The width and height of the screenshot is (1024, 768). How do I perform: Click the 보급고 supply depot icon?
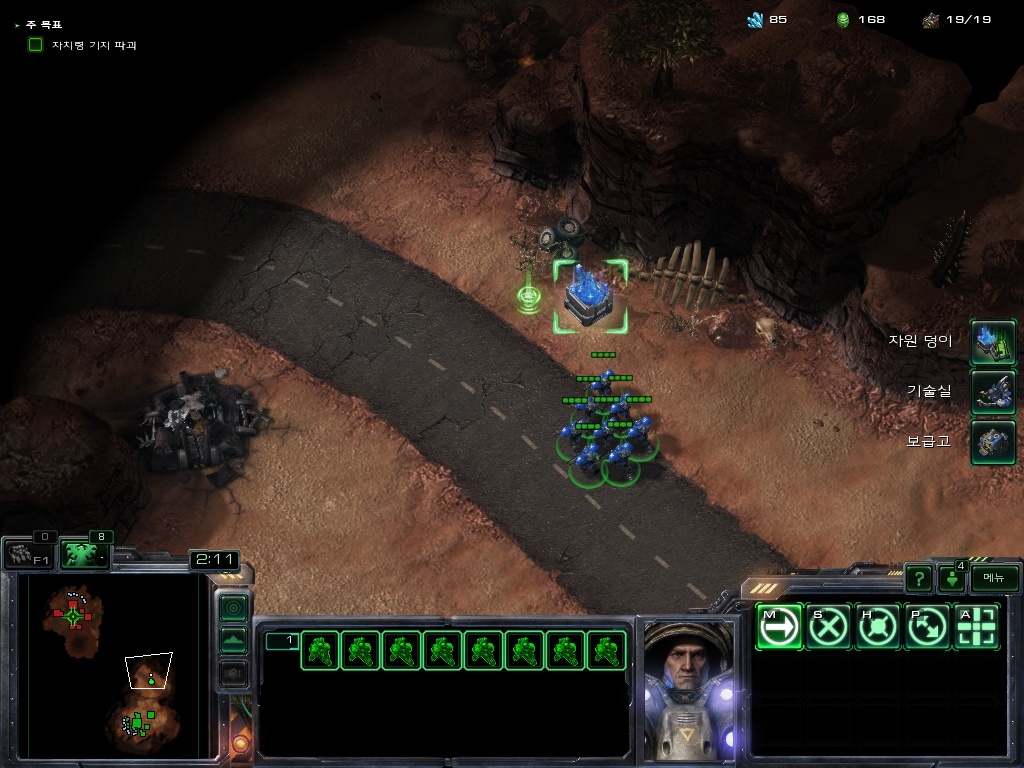coord(993,442)
